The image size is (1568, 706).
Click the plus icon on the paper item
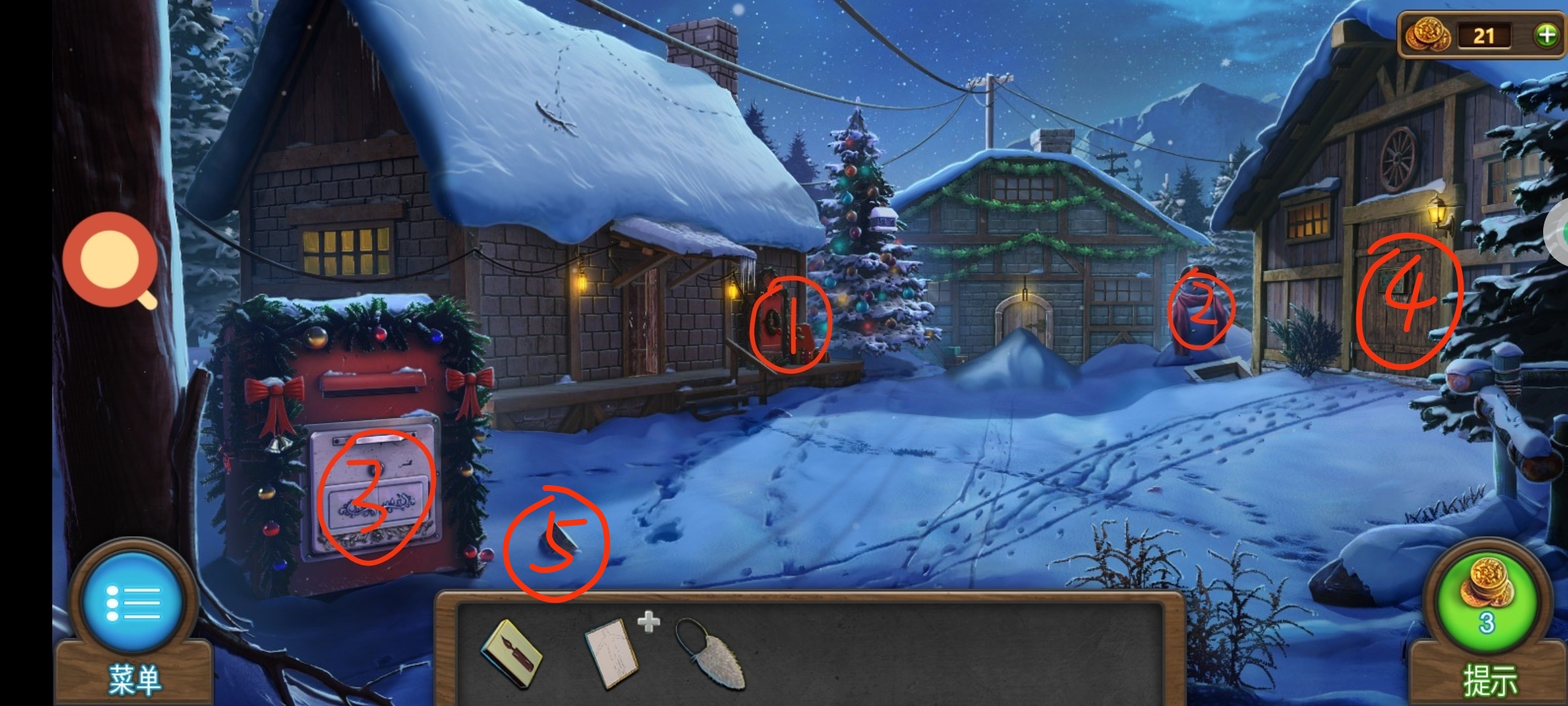coord(648,622)
